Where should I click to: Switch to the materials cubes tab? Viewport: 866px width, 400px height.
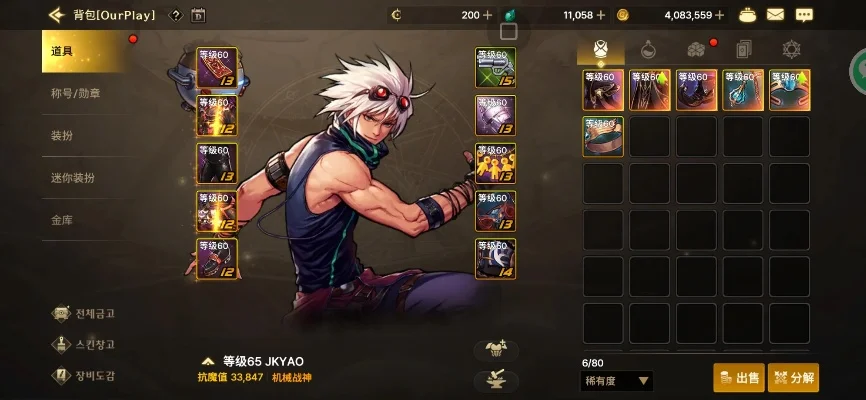coord(696,49)
